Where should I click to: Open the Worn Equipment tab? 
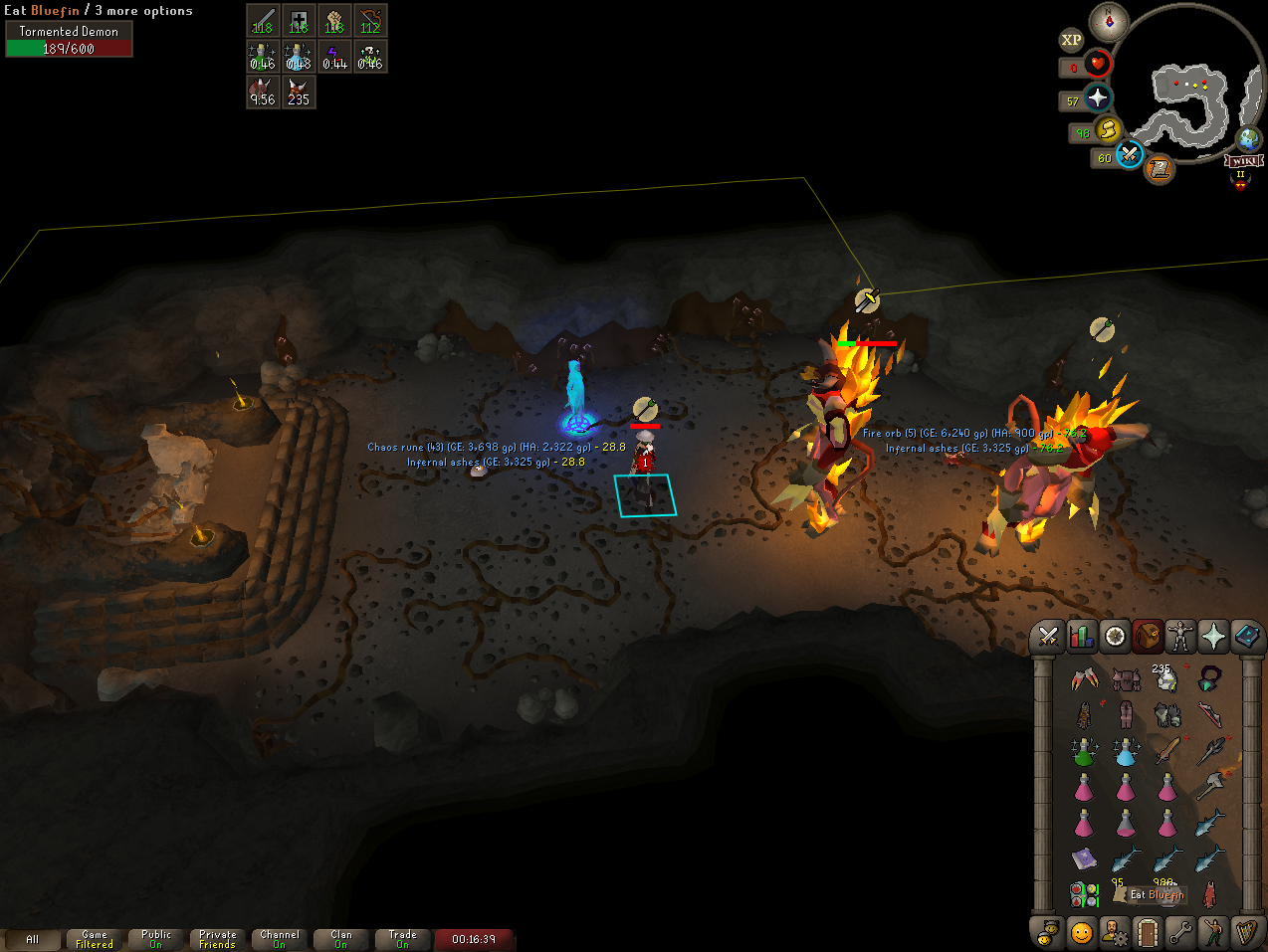coord(1180,637)
